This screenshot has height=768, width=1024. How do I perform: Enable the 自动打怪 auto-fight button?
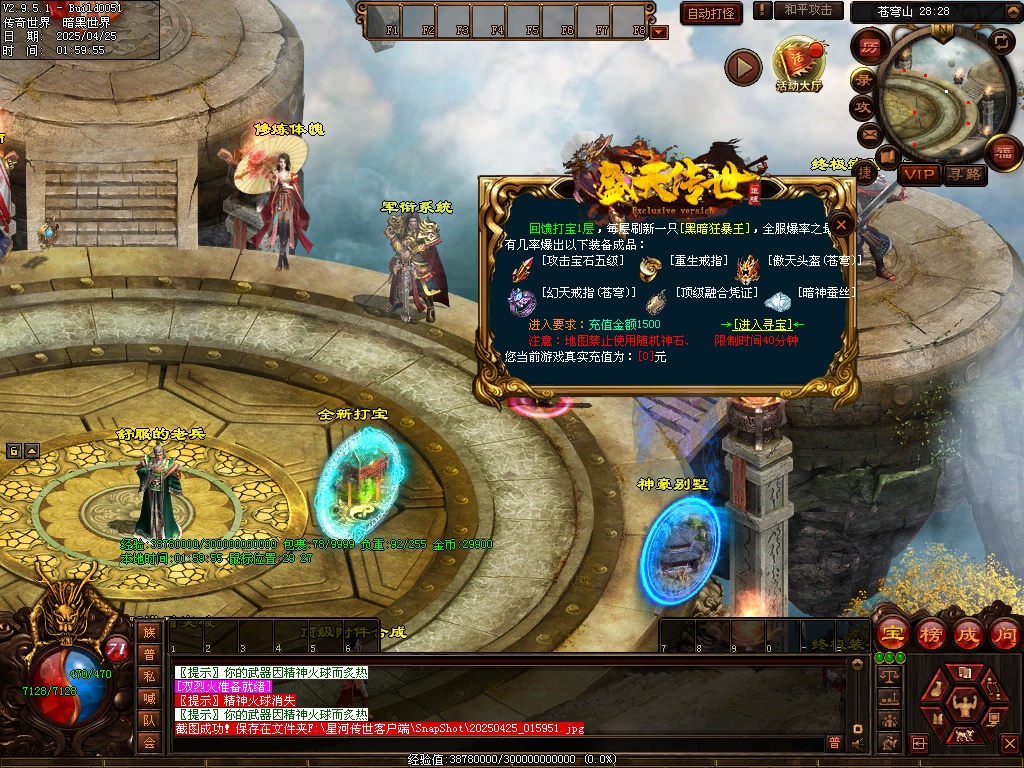pos(711,13)
